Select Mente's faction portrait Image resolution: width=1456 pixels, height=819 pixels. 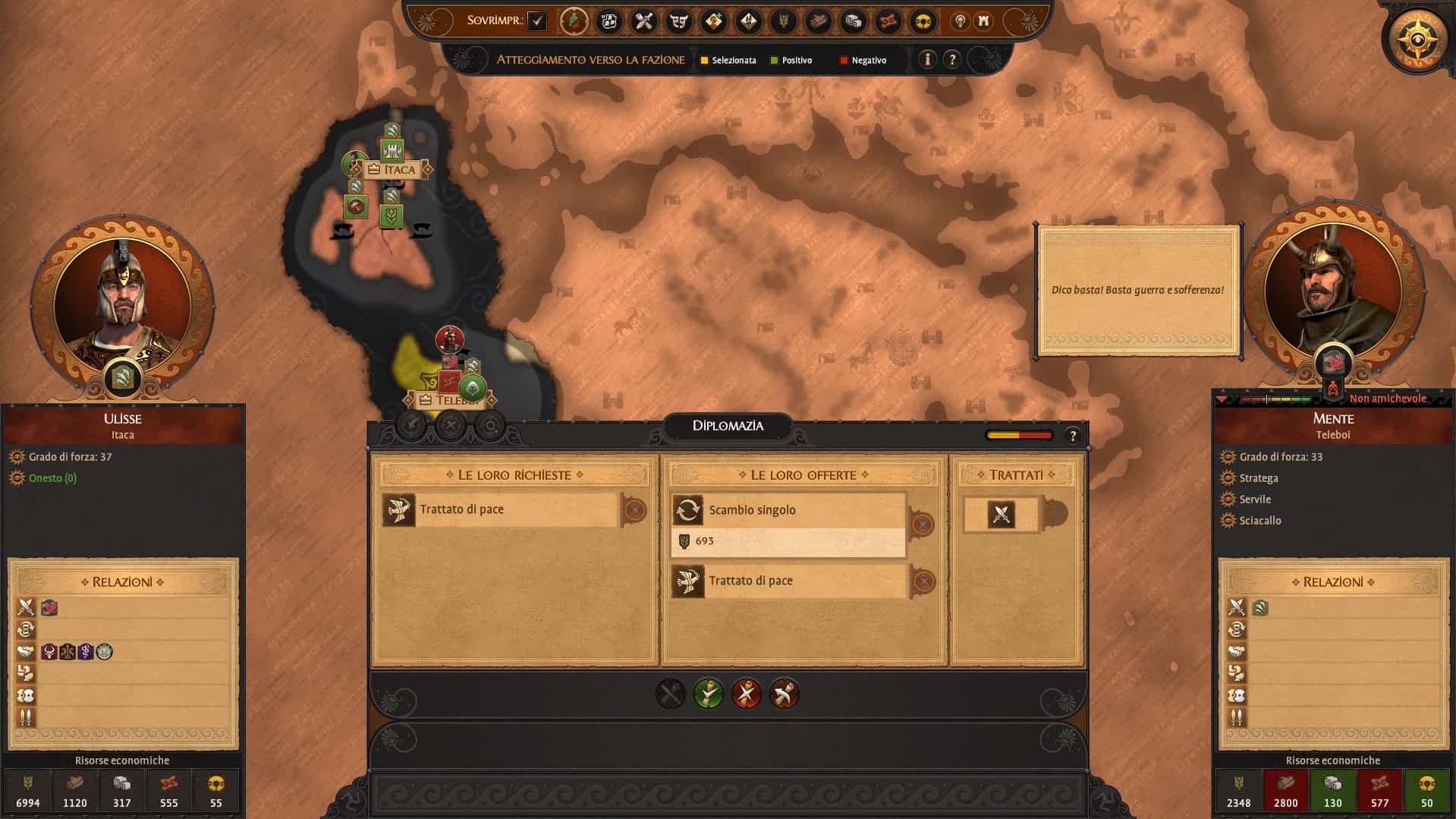1332,287
